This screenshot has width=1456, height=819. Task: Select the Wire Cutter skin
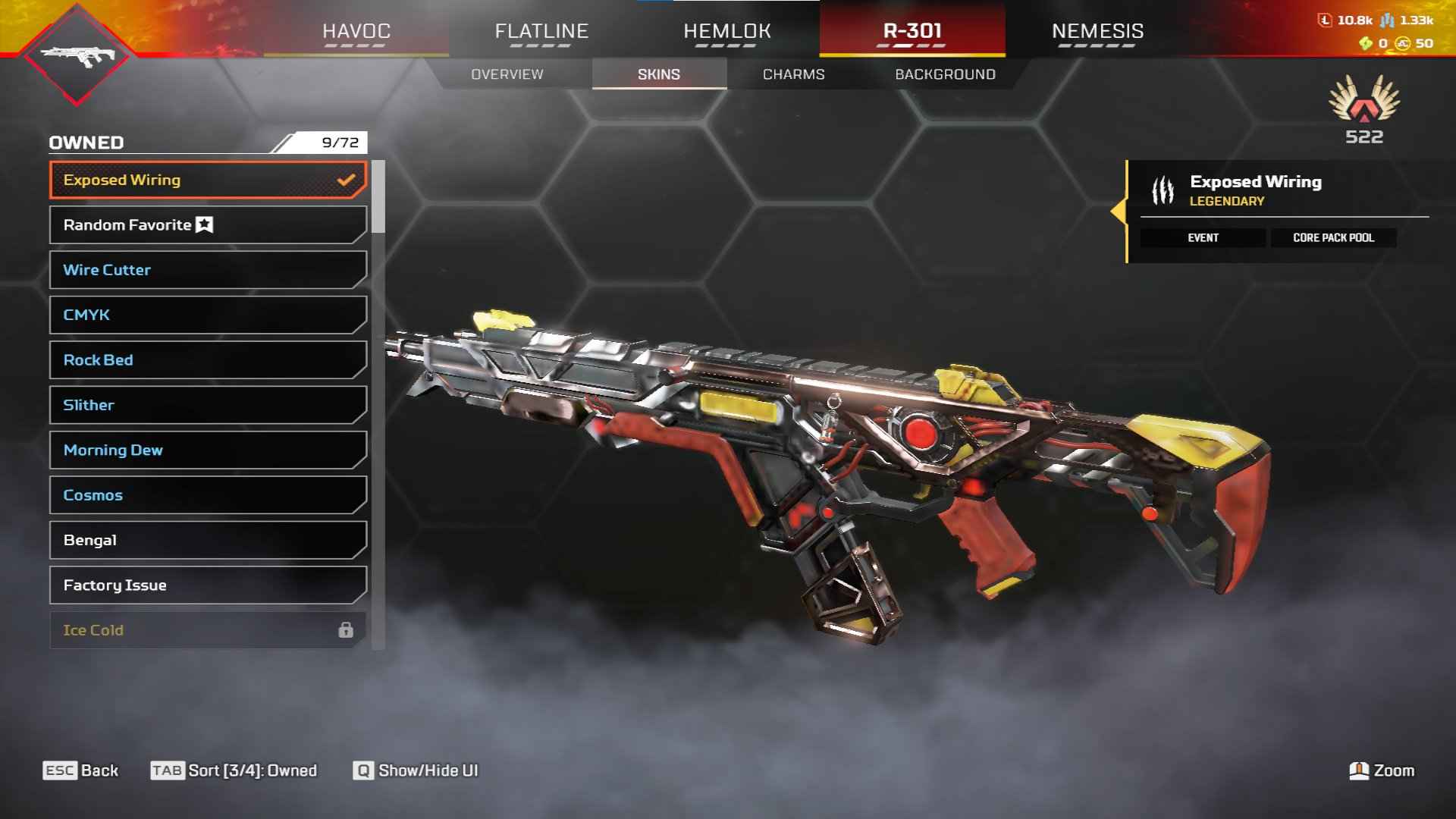pyautogui.click(x=208, y=270)
